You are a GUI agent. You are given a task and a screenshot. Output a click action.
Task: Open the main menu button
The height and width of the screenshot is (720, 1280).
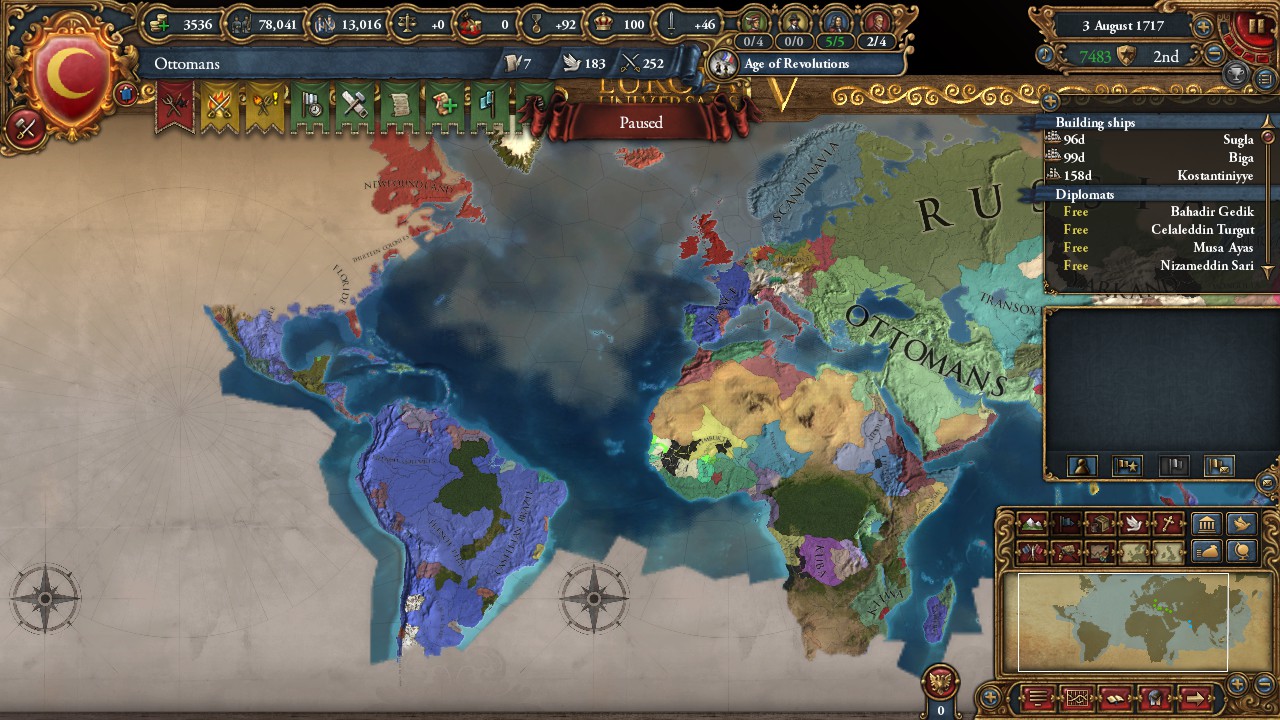pos(1037,697)
